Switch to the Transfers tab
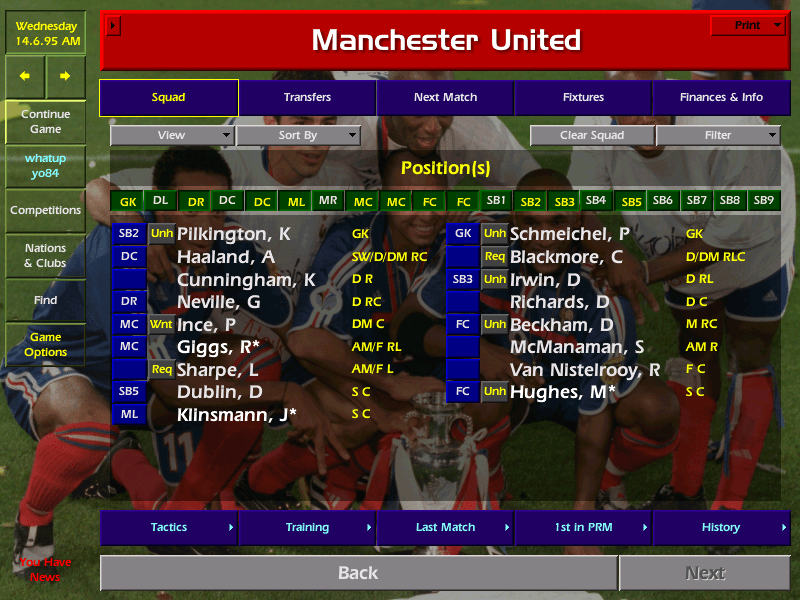 click(x=307, y=98)
